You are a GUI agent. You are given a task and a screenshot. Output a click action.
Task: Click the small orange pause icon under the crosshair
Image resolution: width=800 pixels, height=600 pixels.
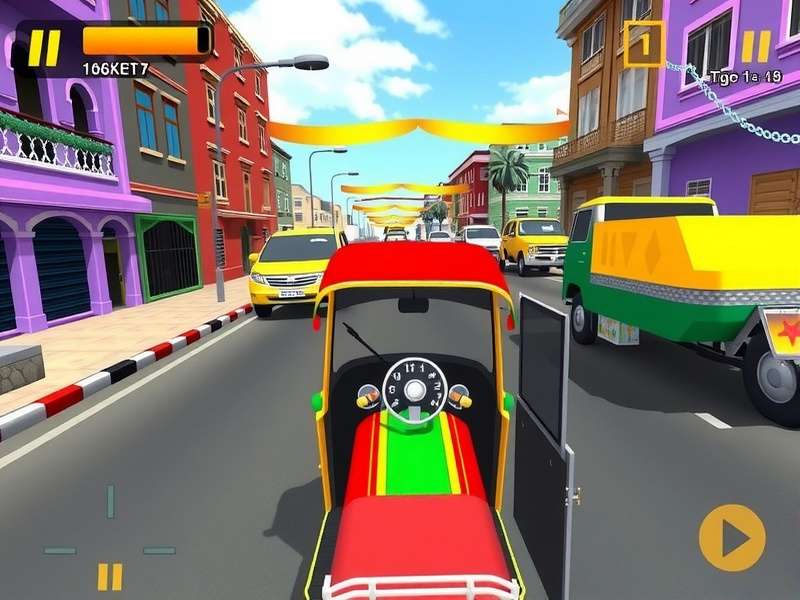click(110, 576)
